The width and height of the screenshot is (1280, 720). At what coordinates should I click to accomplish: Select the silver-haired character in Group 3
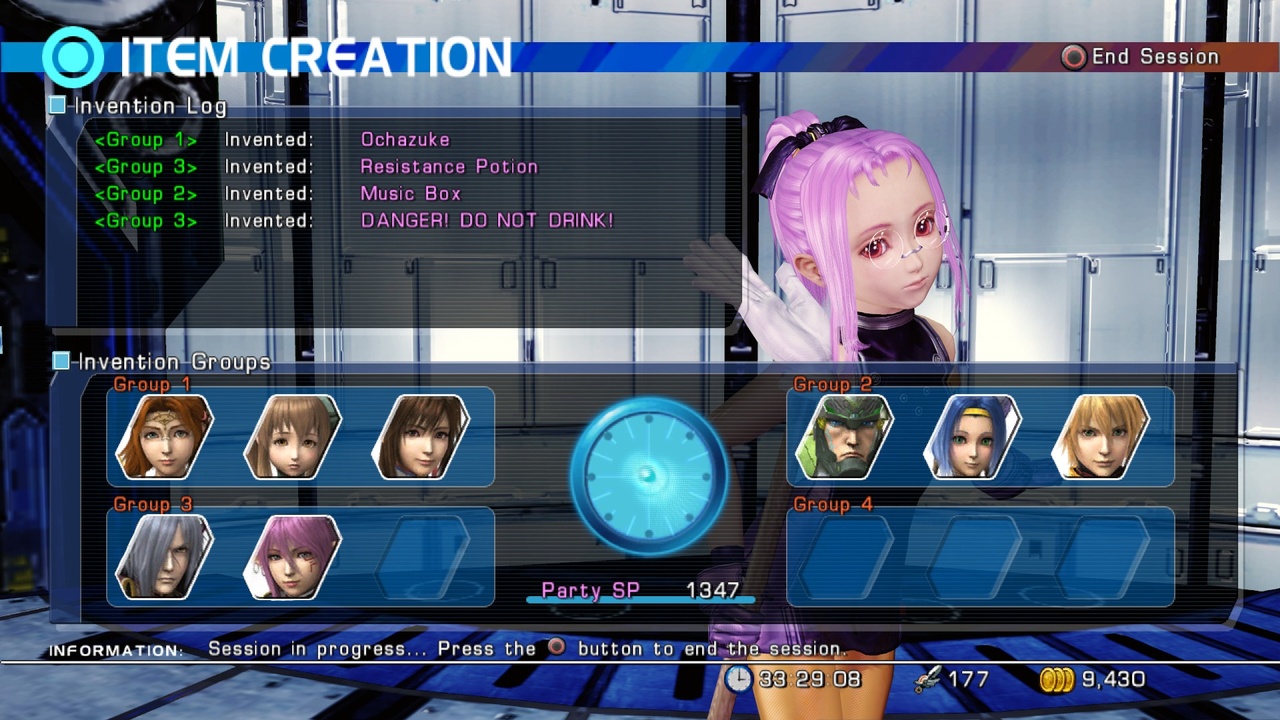163,557
